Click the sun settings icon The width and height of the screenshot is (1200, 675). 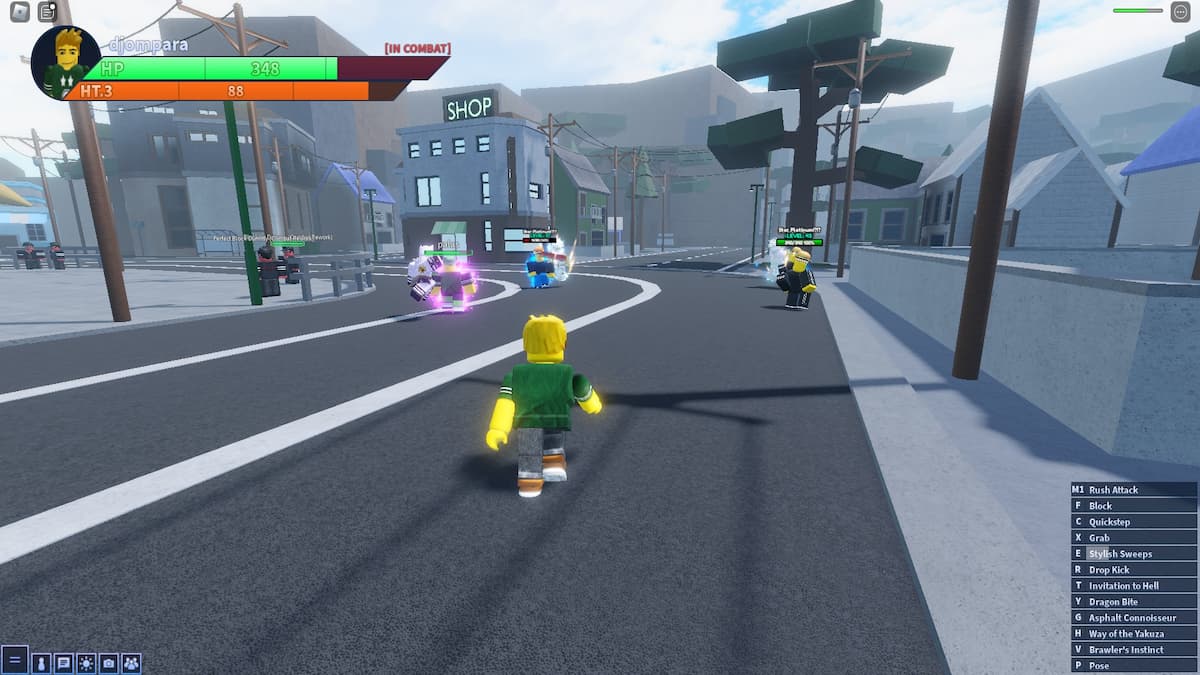coord(86,662)
